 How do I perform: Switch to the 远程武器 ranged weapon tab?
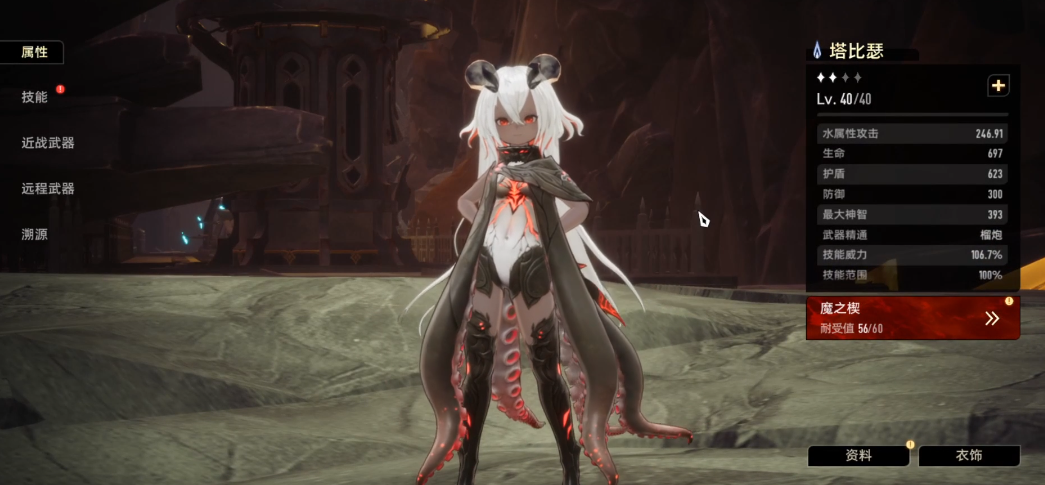point(48,188)
